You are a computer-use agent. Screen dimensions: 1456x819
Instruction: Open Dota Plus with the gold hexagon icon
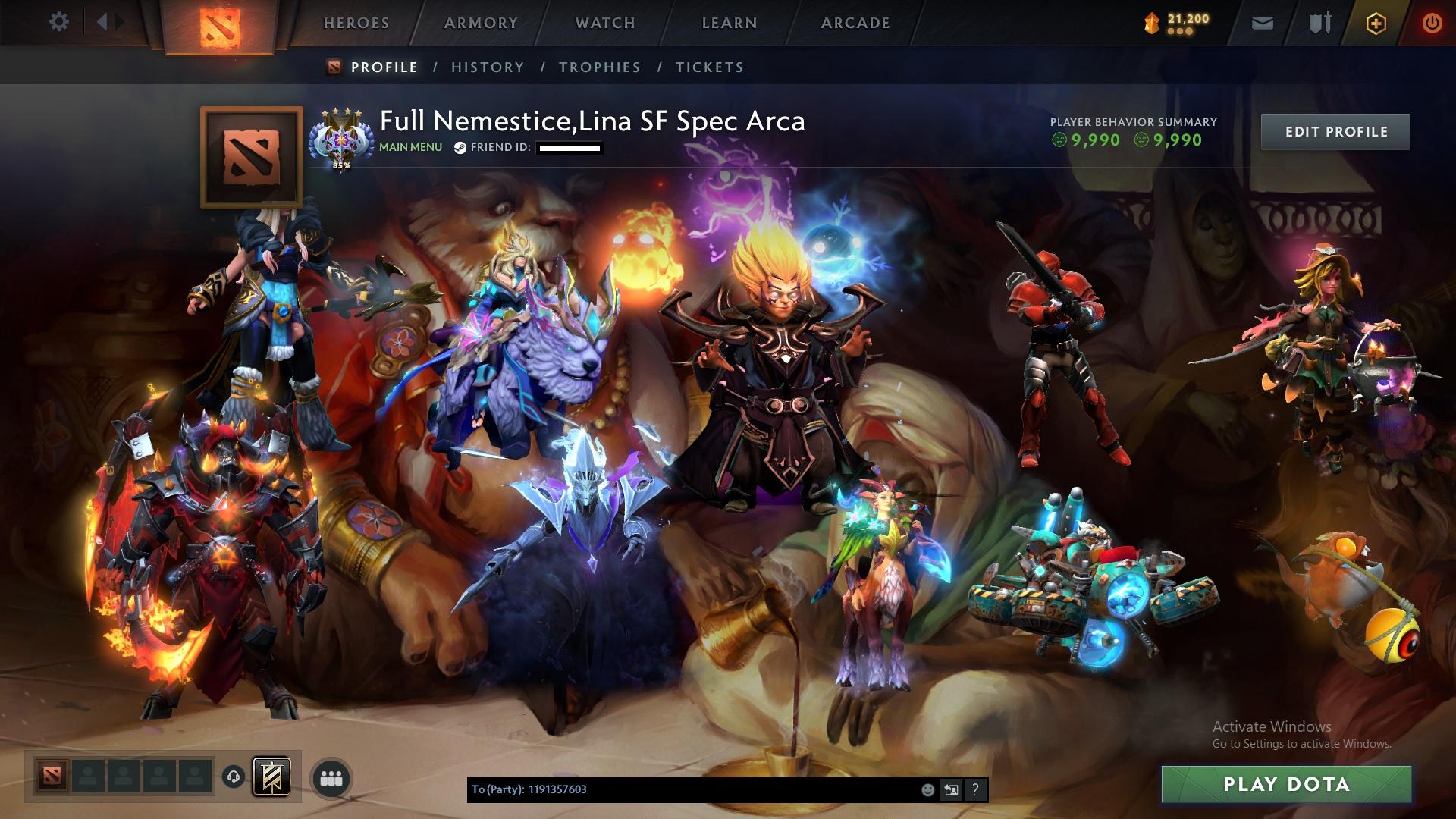pyautogui.click(x=1376, y=24)
